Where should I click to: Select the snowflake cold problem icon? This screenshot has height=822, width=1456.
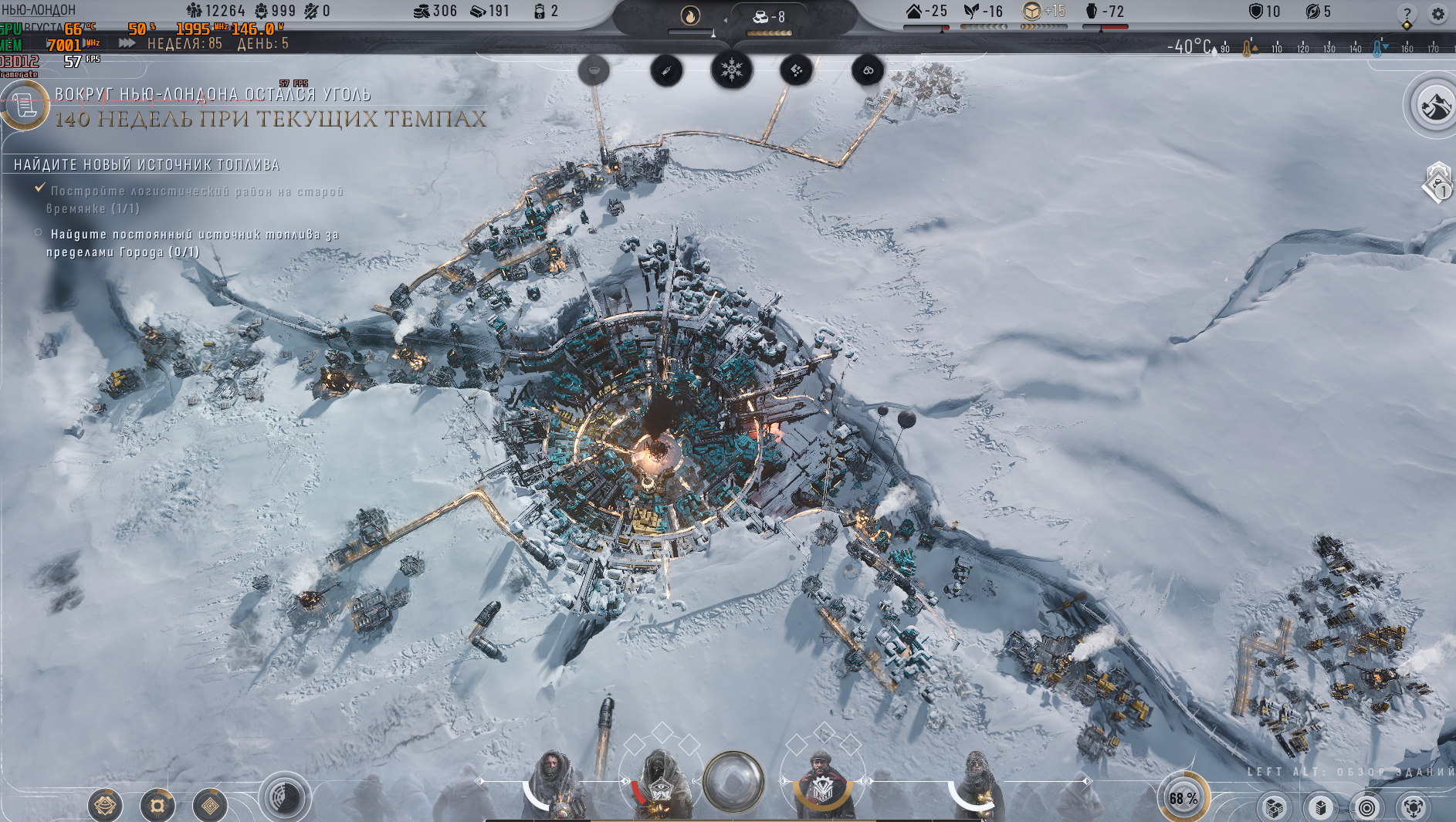731,70
